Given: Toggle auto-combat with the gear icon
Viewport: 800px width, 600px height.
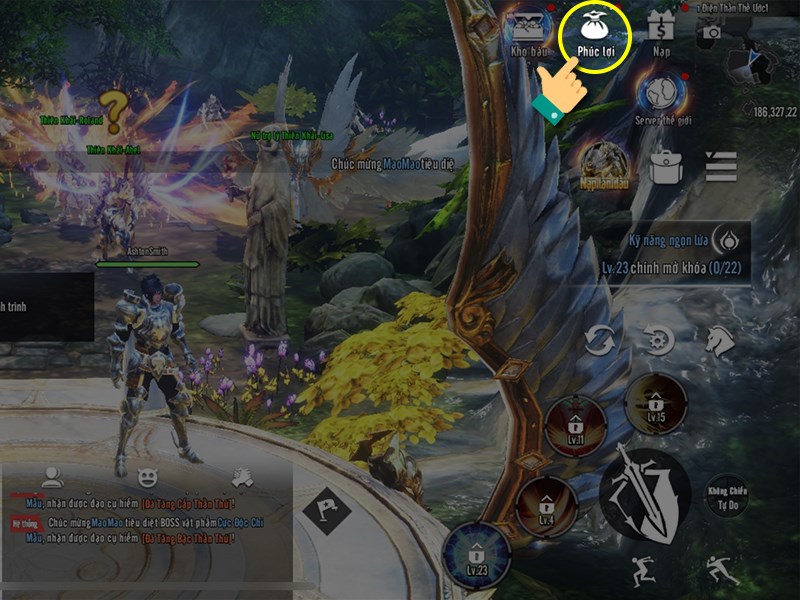Looking at the screenshot, I should coord(659,342).
